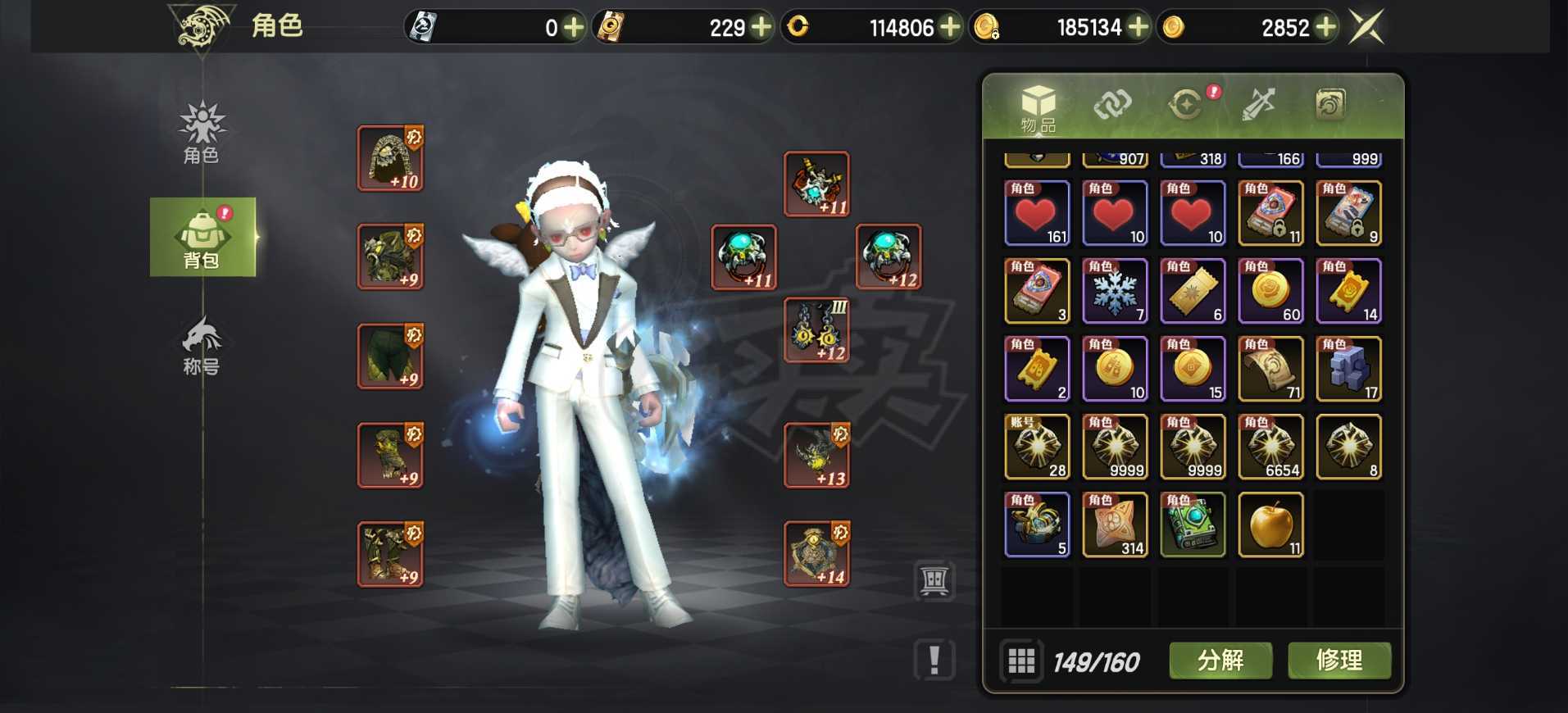Select the heart item with 161 count
The height and width of the screenshot is (713, 1568).
(x=1037, y=213)
